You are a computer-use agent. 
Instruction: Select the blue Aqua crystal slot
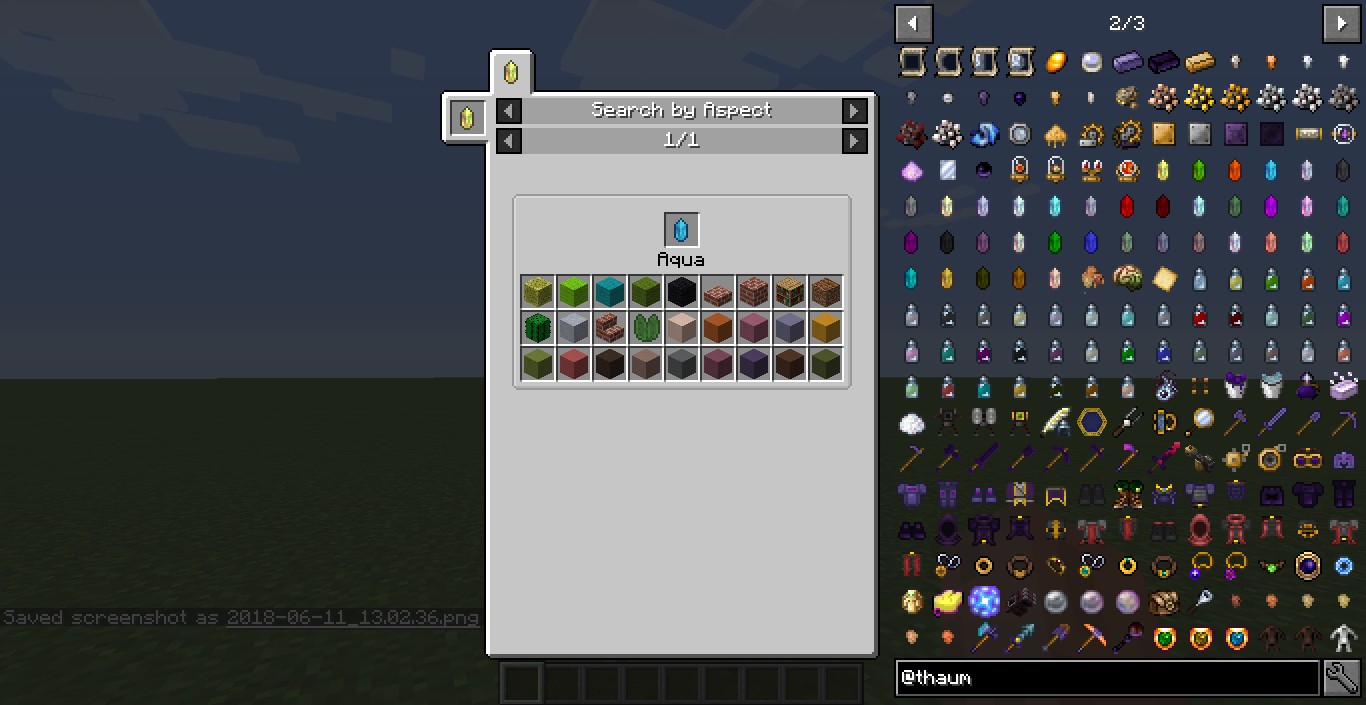click(x=681, y=230)
